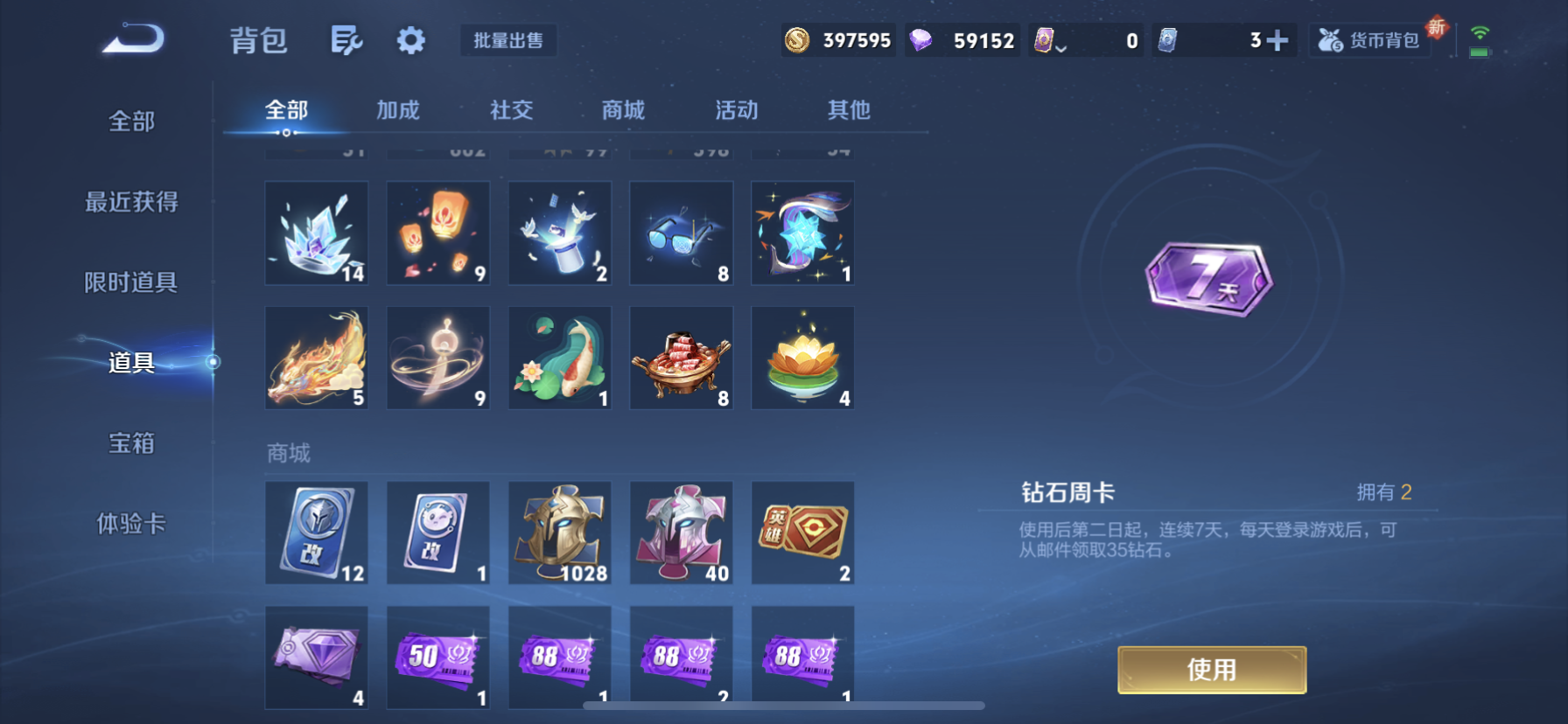The height and width of the screenshot is (724, 1568).
Task: Choose 限时道具 from the sidebar
Action: (x=131, y=282)
